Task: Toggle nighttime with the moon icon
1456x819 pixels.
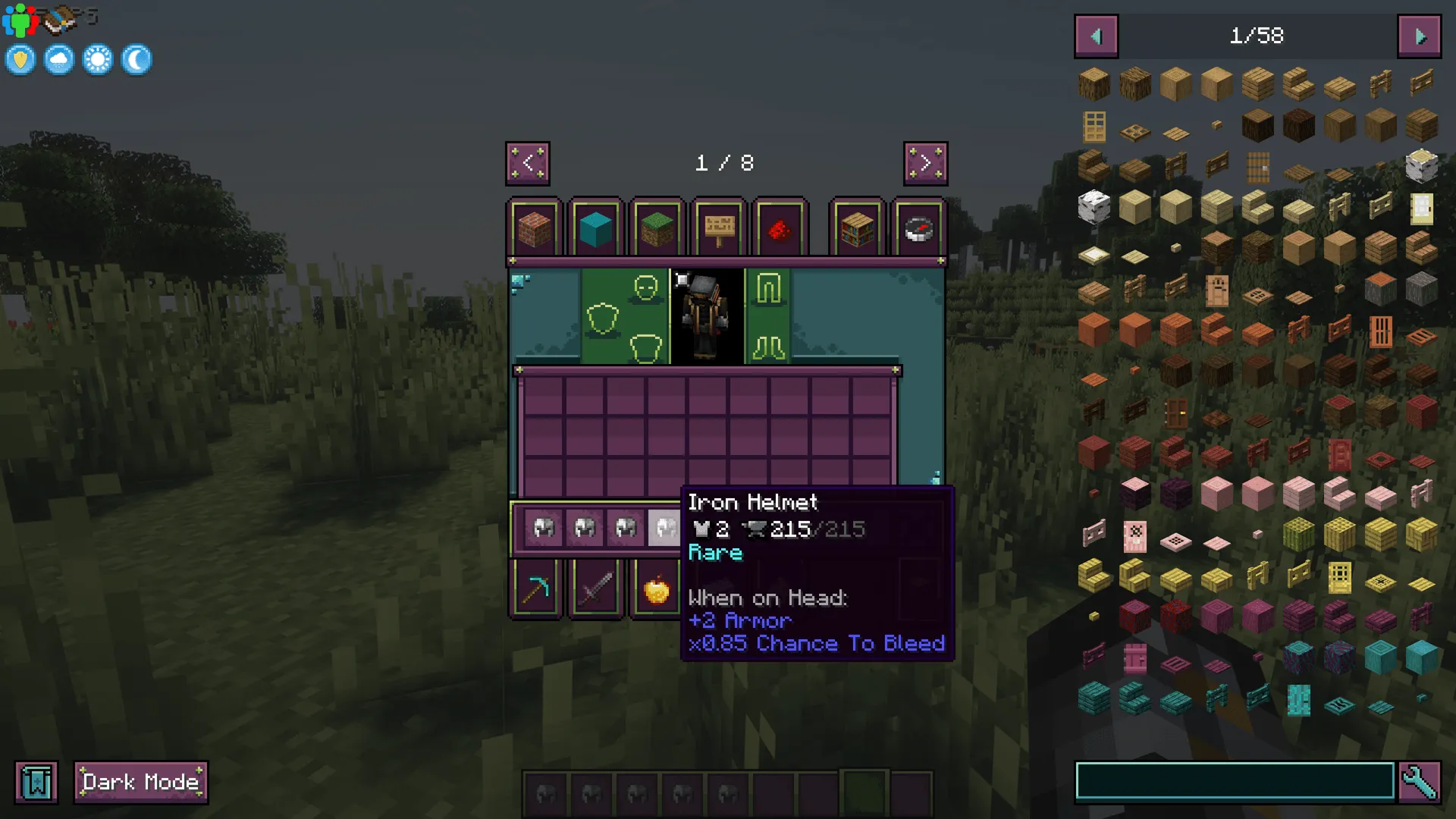Action: pos(136,59)
